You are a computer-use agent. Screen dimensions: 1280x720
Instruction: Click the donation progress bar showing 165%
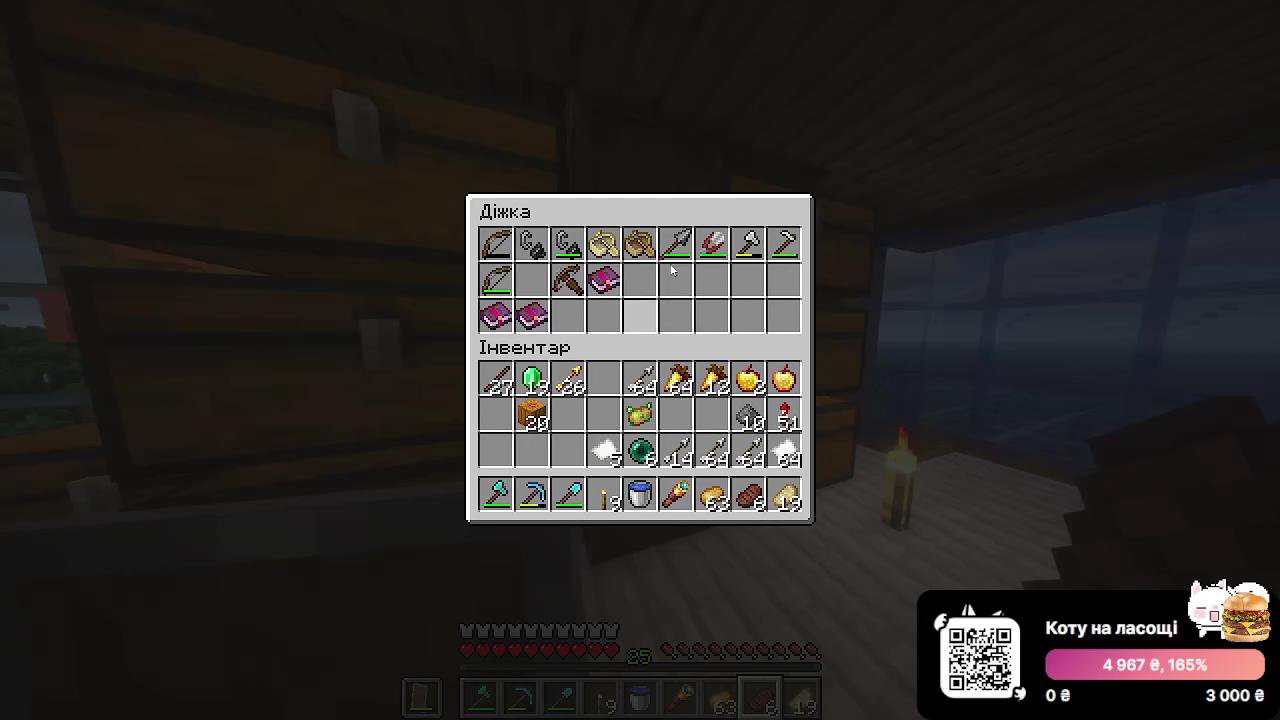click(1154, 664)
